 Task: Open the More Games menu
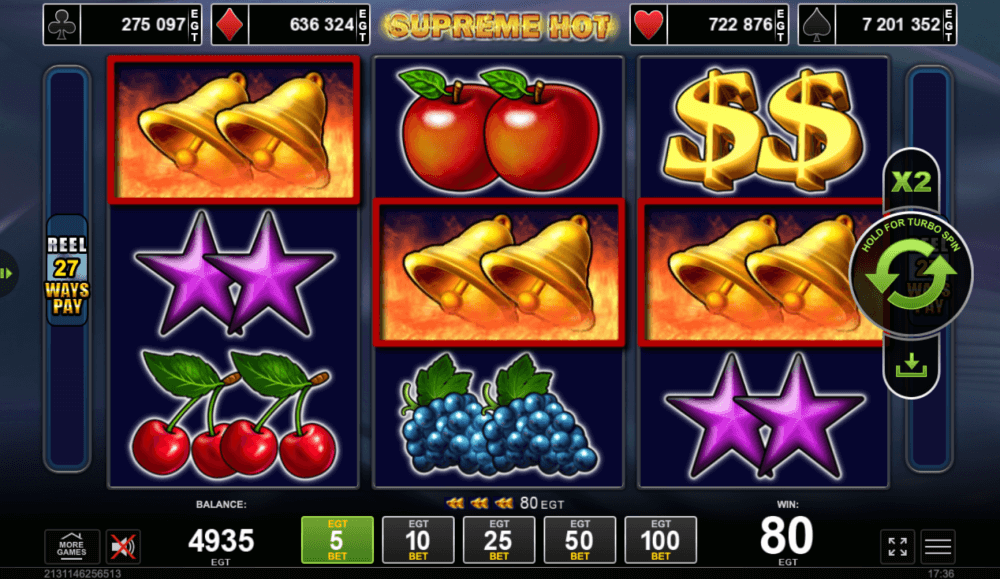[72, 546]
